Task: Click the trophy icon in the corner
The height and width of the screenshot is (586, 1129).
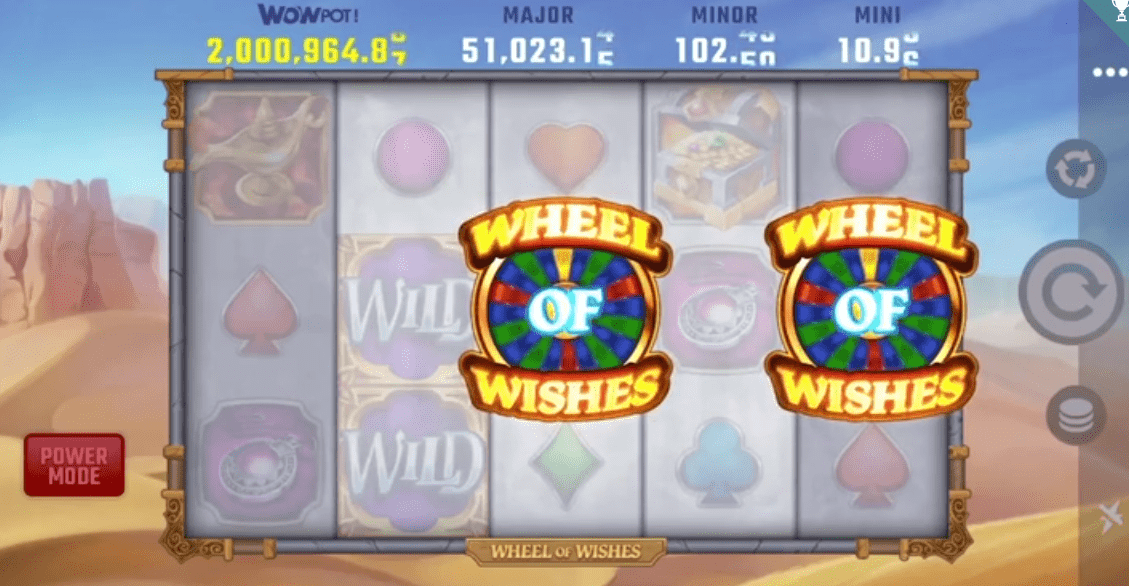Action: point(1119,9)
